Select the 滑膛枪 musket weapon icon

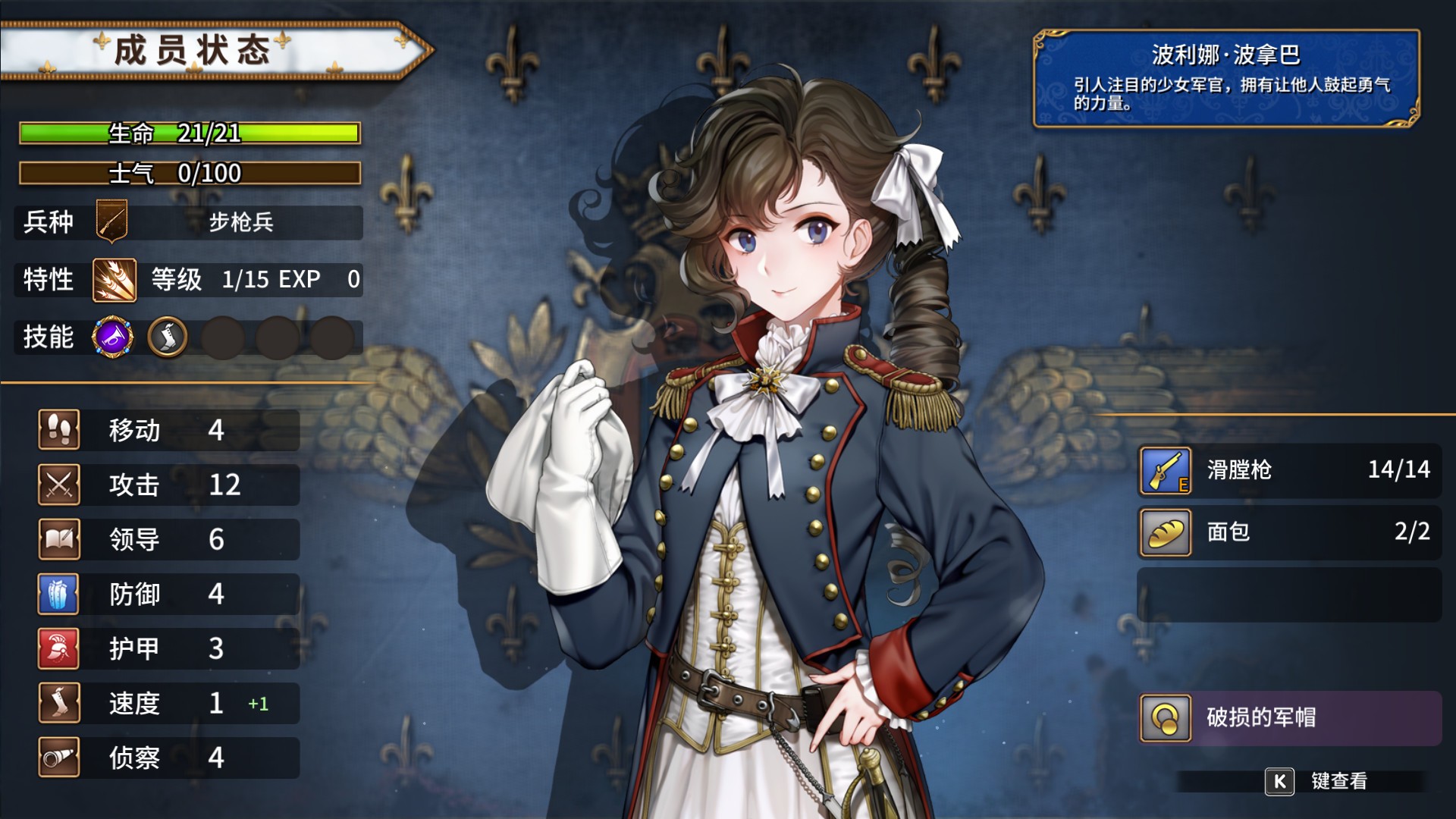click(1166, 471)
